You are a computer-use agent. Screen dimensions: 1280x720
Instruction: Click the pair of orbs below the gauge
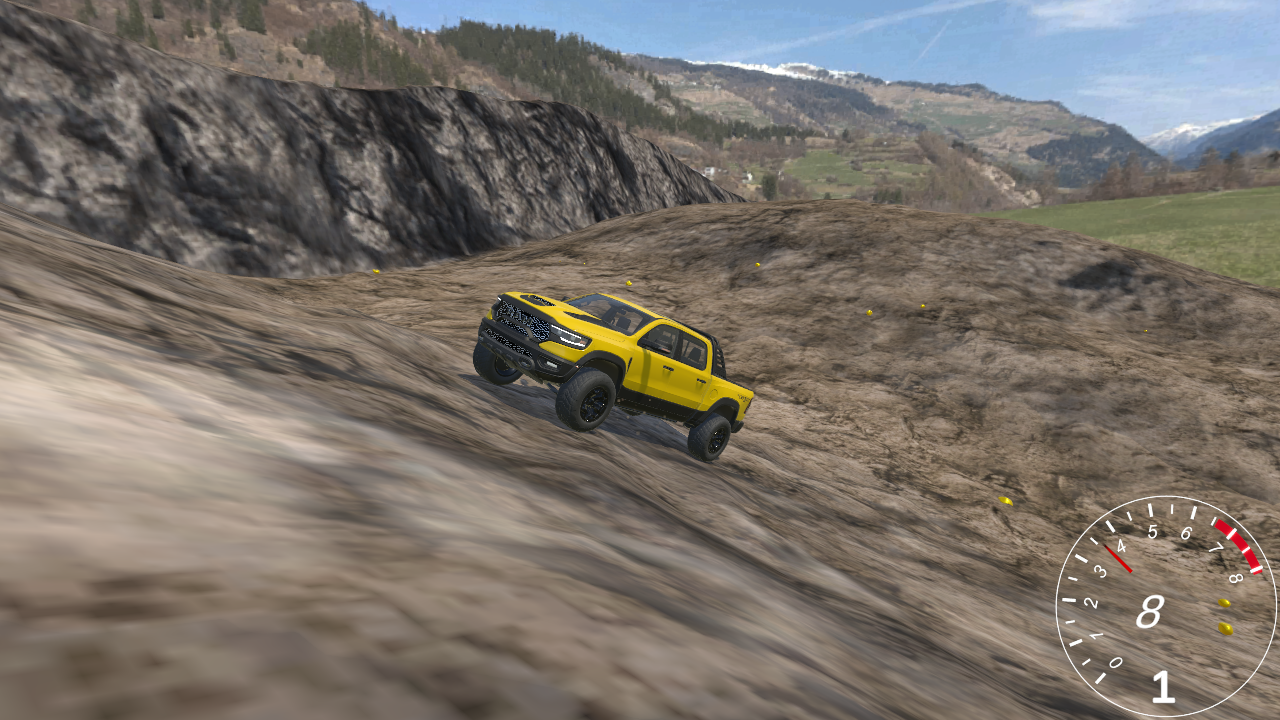click(x=1223, y=617)
